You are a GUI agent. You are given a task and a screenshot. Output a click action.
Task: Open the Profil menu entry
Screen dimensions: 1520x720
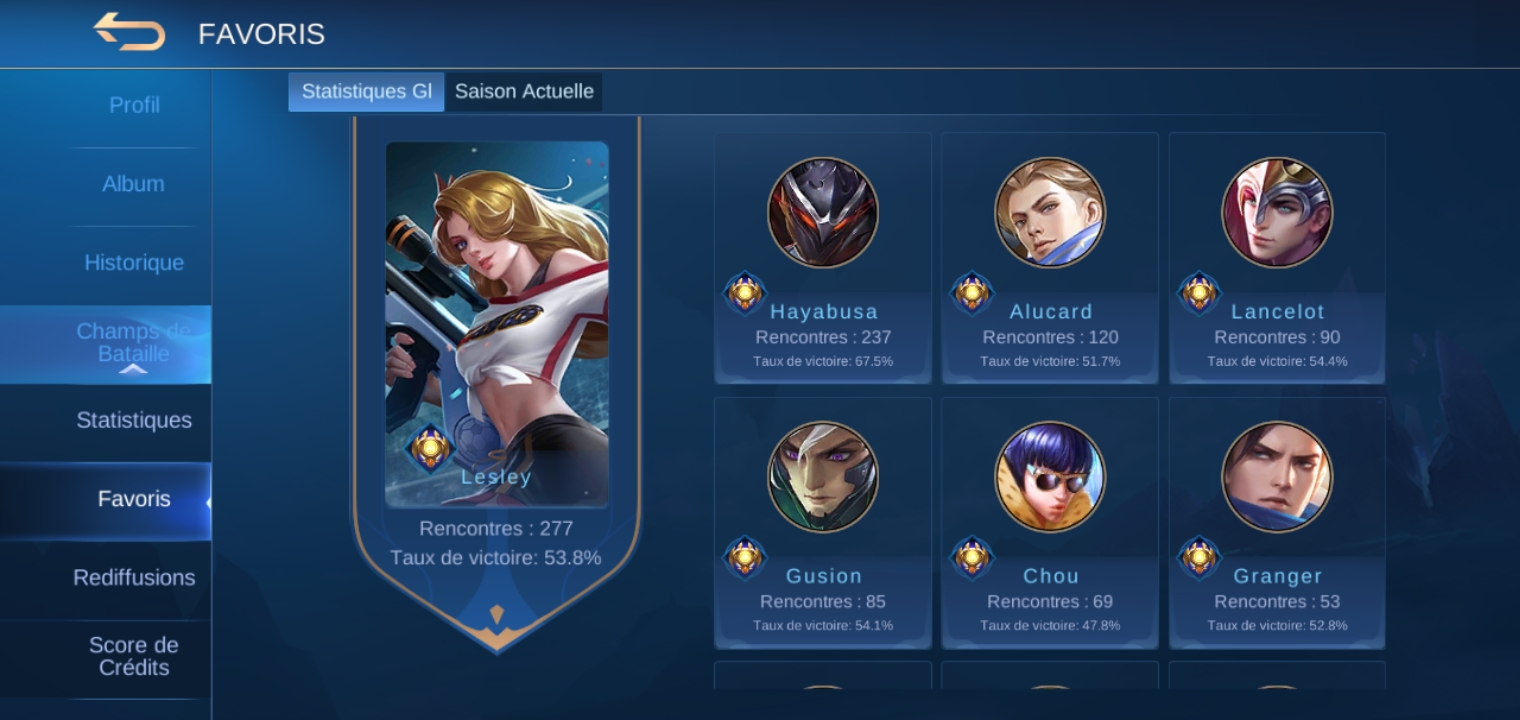(x=134, y=105)
